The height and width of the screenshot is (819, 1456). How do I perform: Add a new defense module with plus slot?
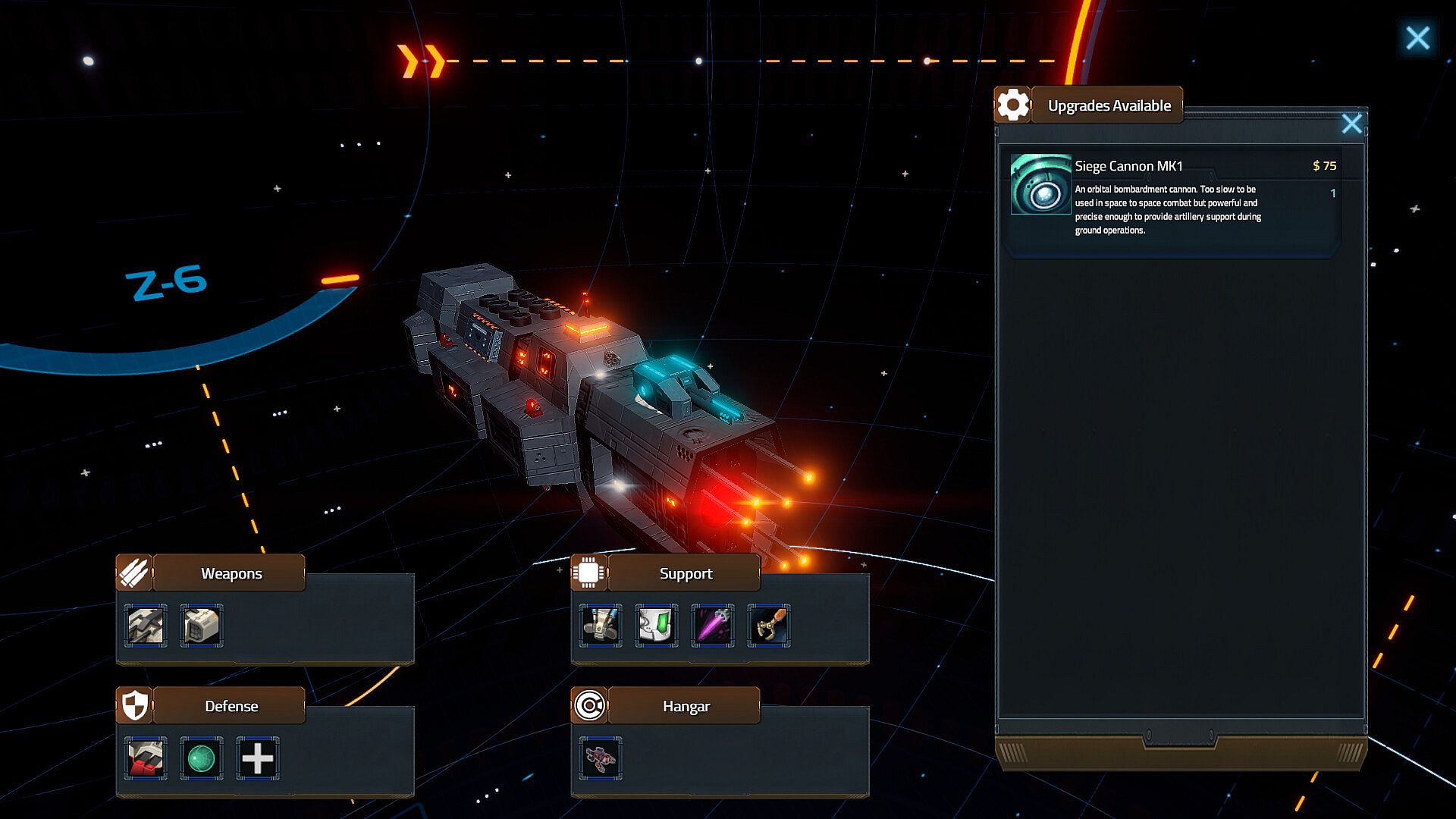point(258,758)
